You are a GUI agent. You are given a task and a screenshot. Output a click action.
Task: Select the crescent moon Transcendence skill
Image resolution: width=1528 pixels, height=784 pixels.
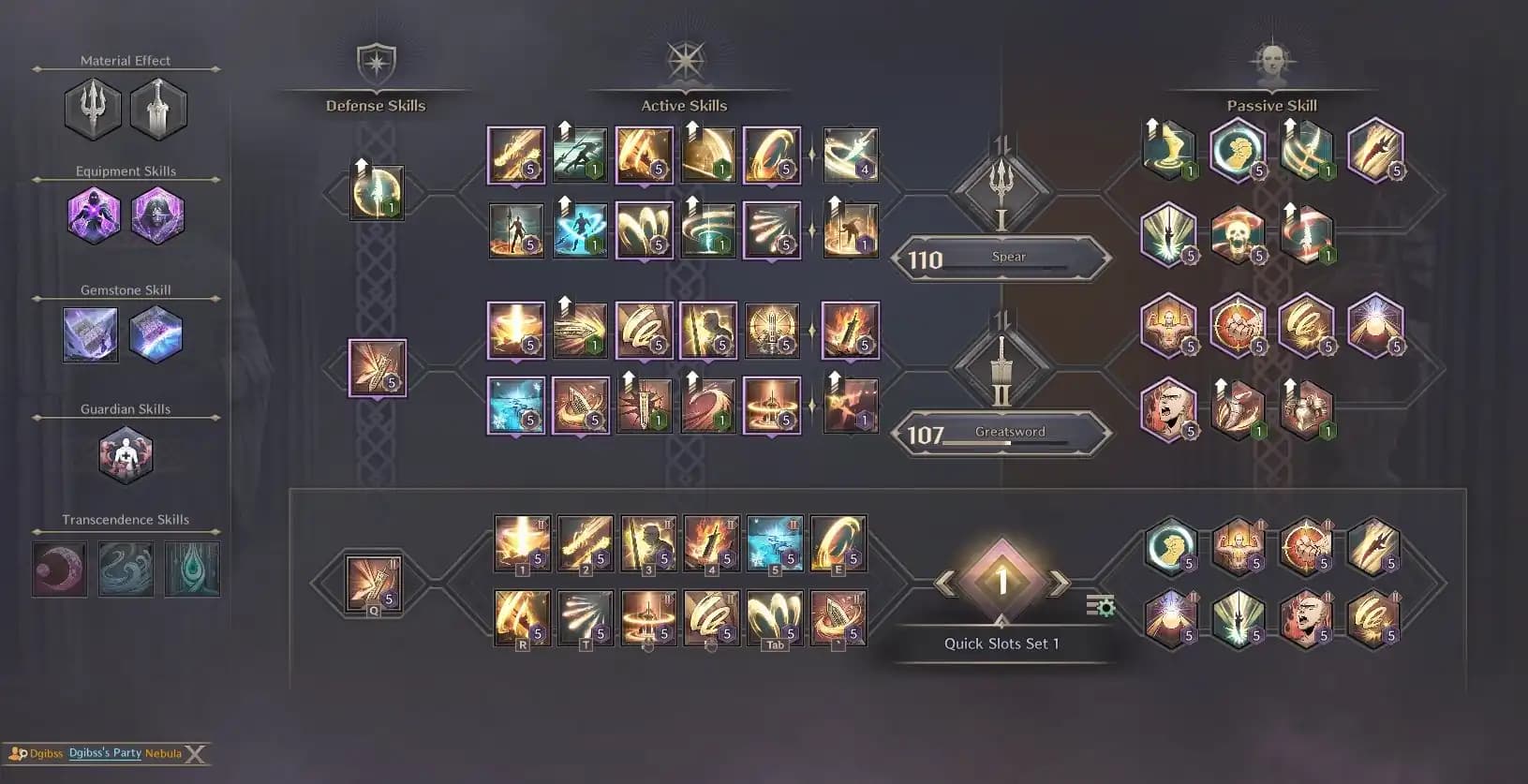(x=60, y=569)
